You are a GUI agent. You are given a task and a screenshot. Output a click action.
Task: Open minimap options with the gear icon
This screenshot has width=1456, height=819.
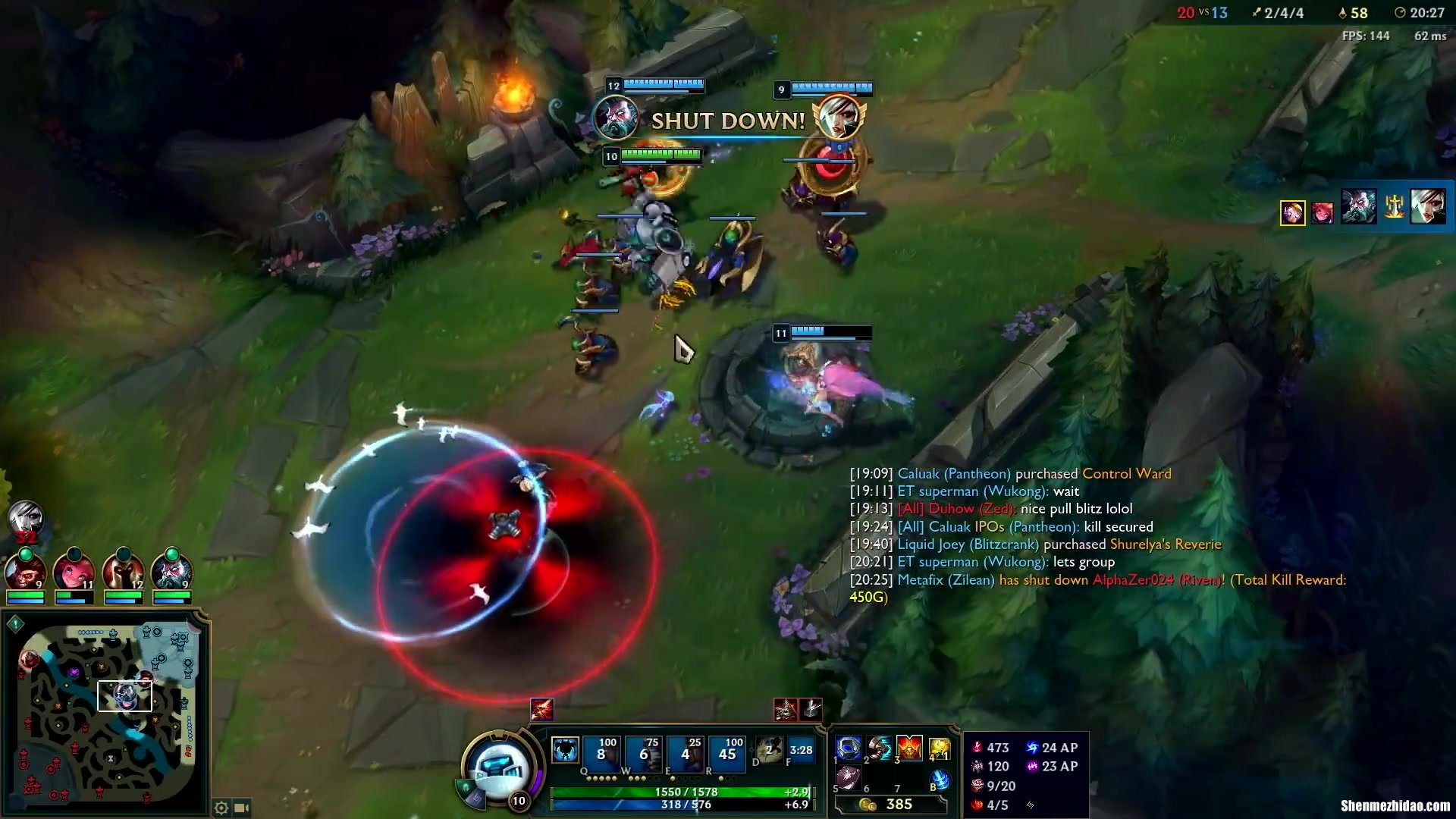221,808
